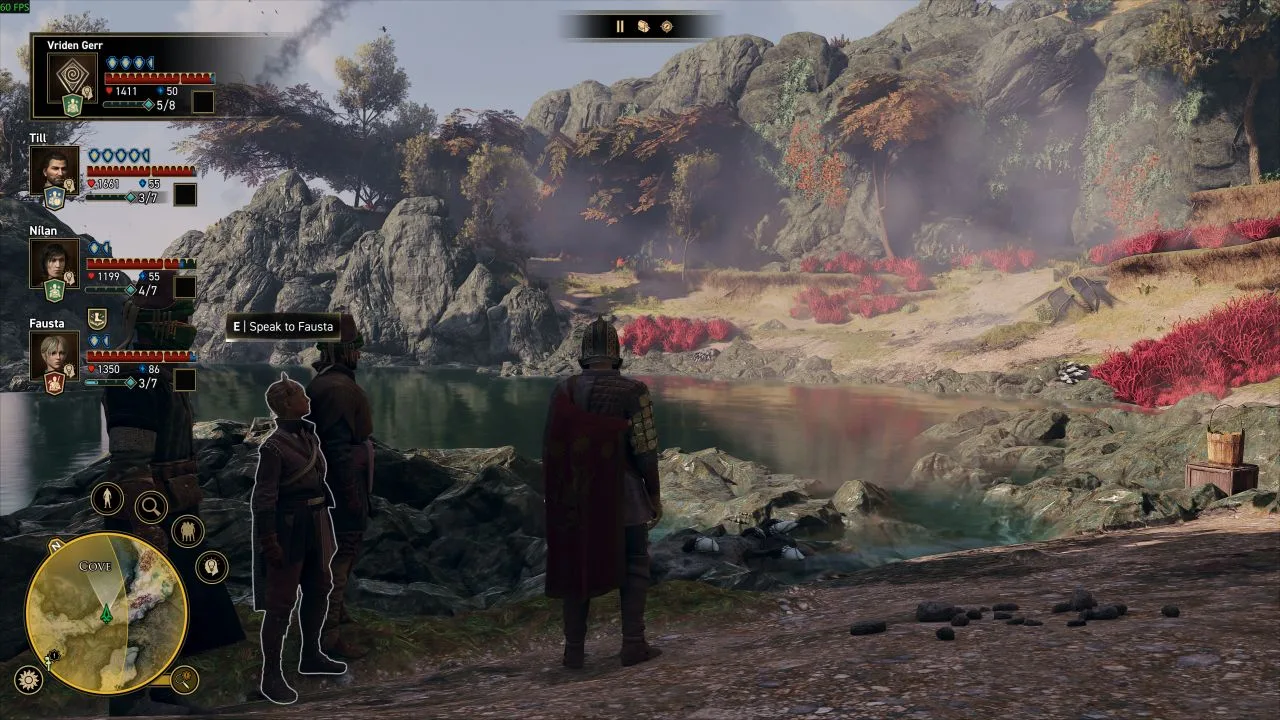Select Fausta's party portrait
This screenshot has width=1280, height=720.
coord(53,355)
